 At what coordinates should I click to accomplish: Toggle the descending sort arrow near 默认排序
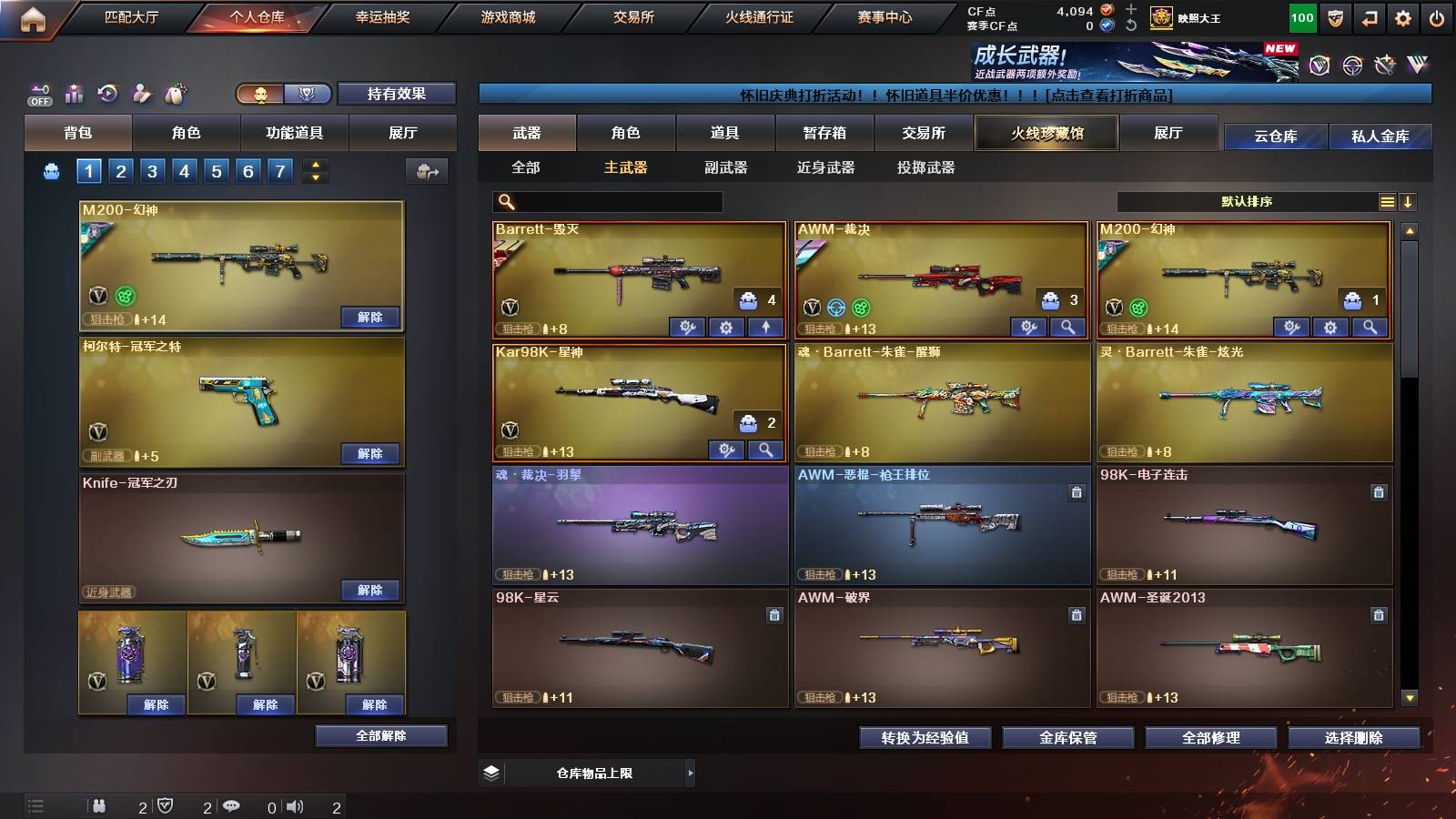point(1410,201)
